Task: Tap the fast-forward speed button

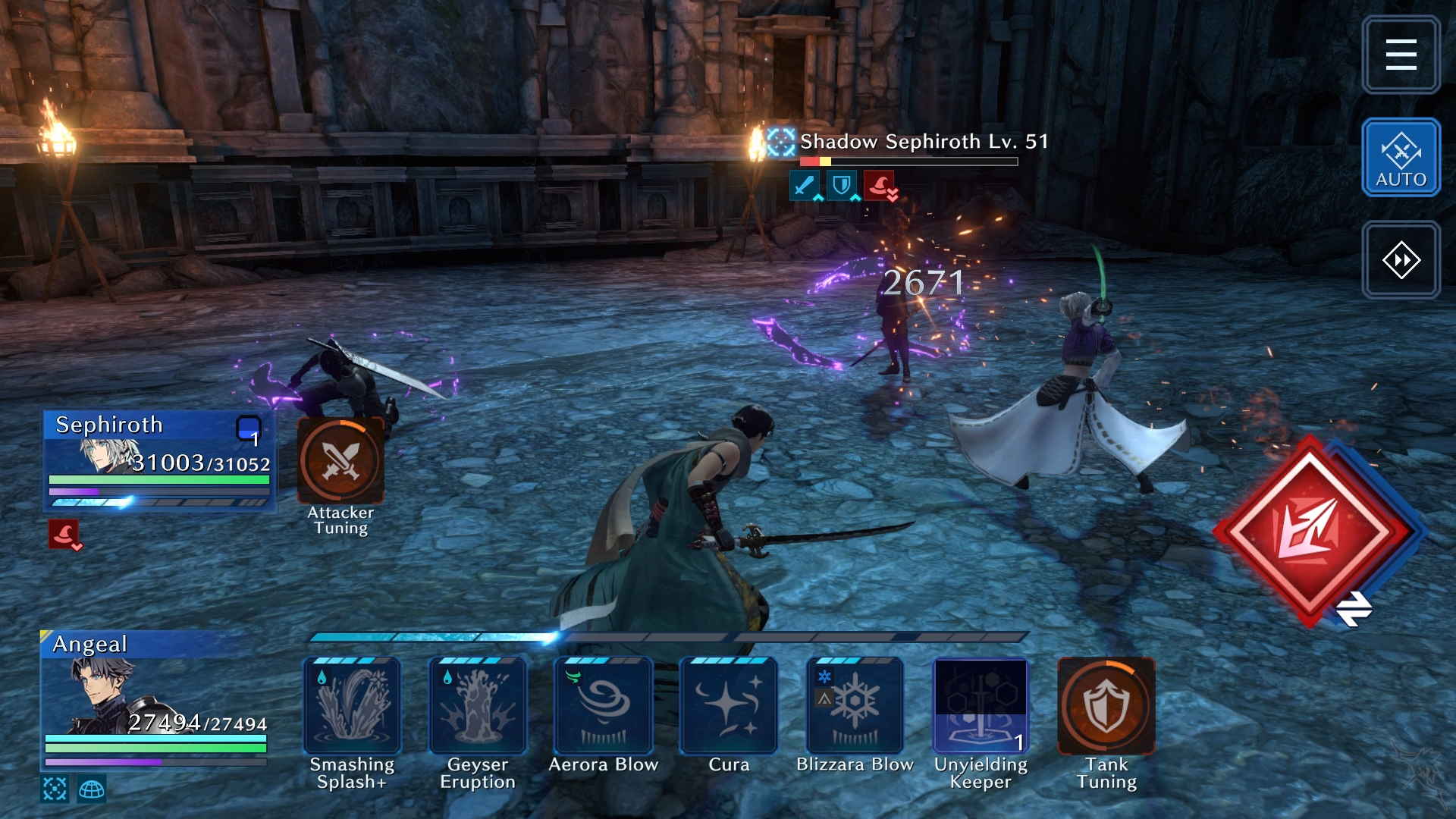Action: click(1401, 260)
